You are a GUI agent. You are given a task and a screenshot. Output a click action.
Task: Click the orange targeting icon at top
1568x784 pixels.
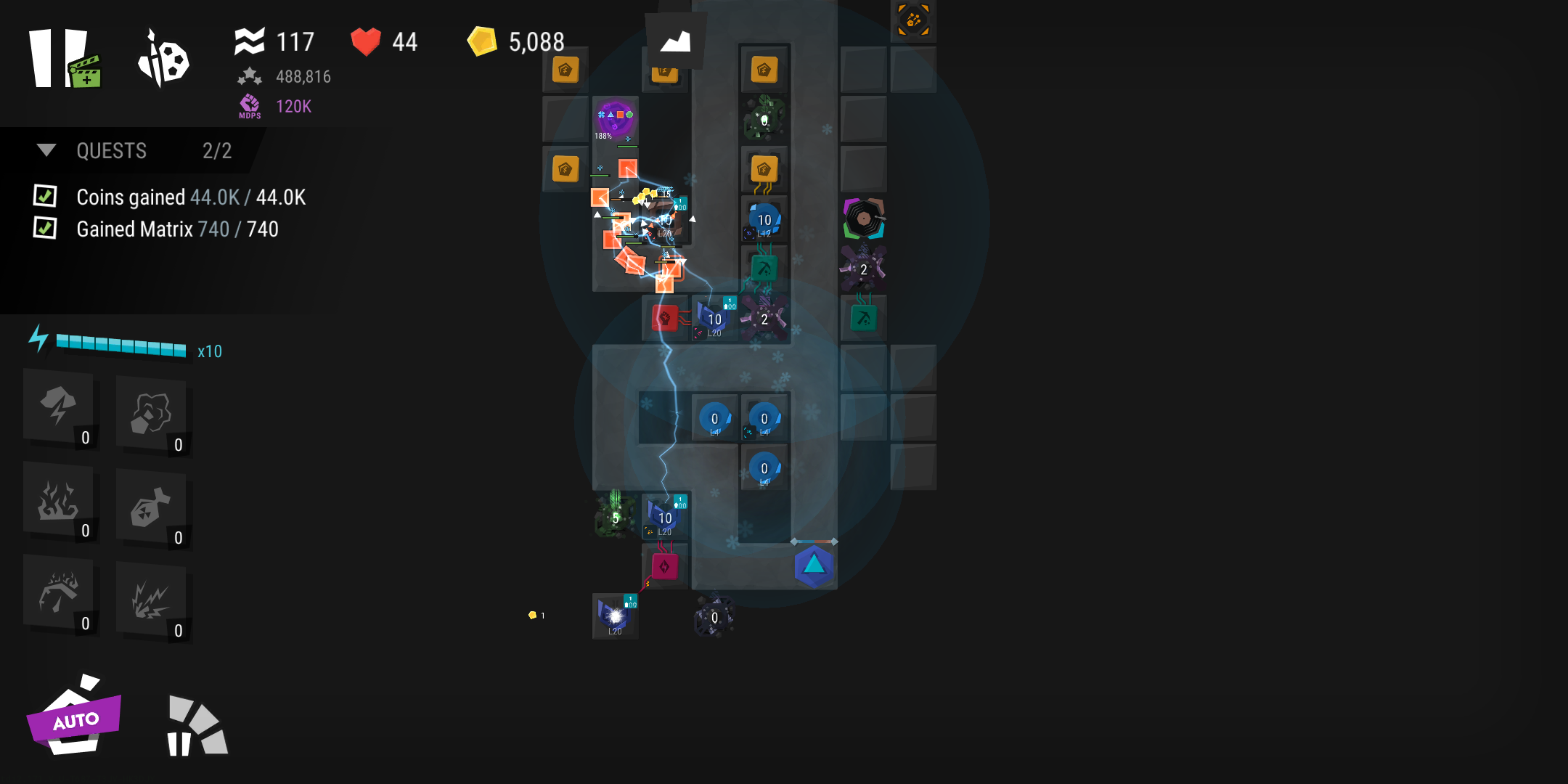pyautogui.click(x=913, y=20)
